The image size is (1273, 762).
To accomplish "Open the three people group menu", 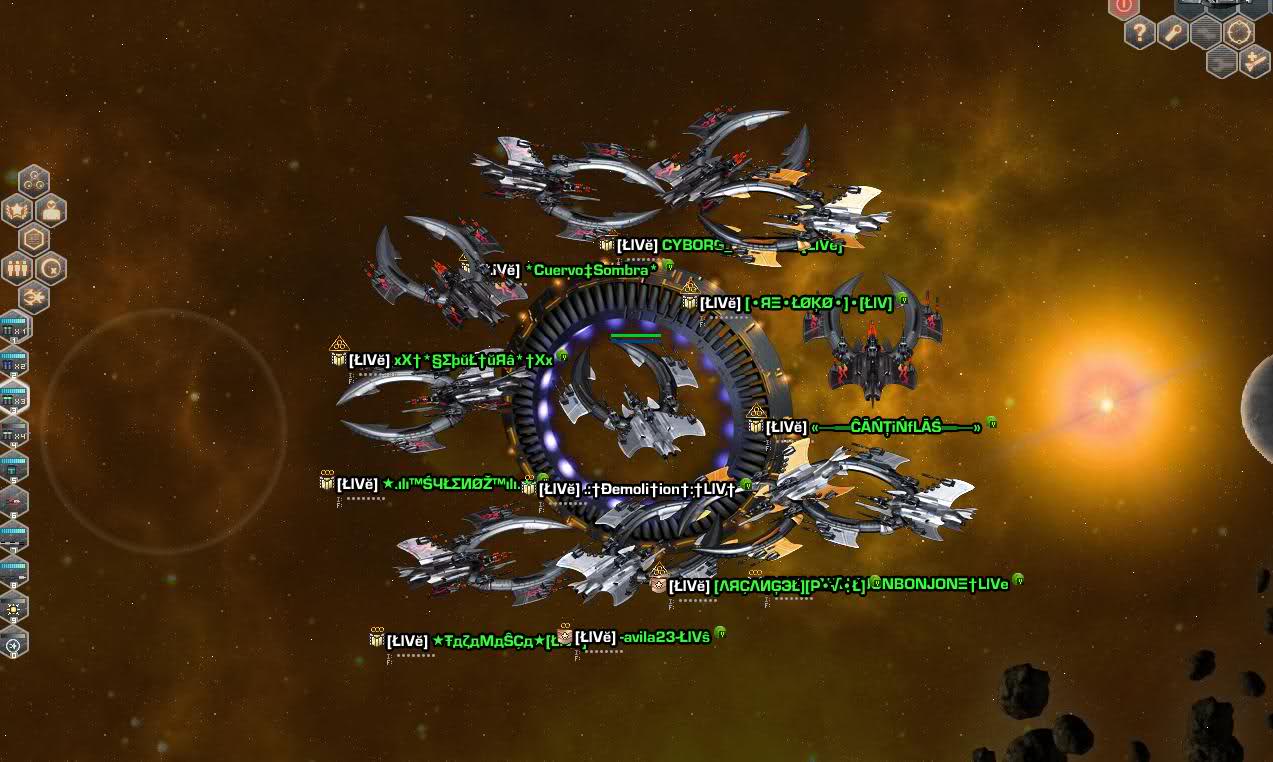I will click(x=18, y=268).
